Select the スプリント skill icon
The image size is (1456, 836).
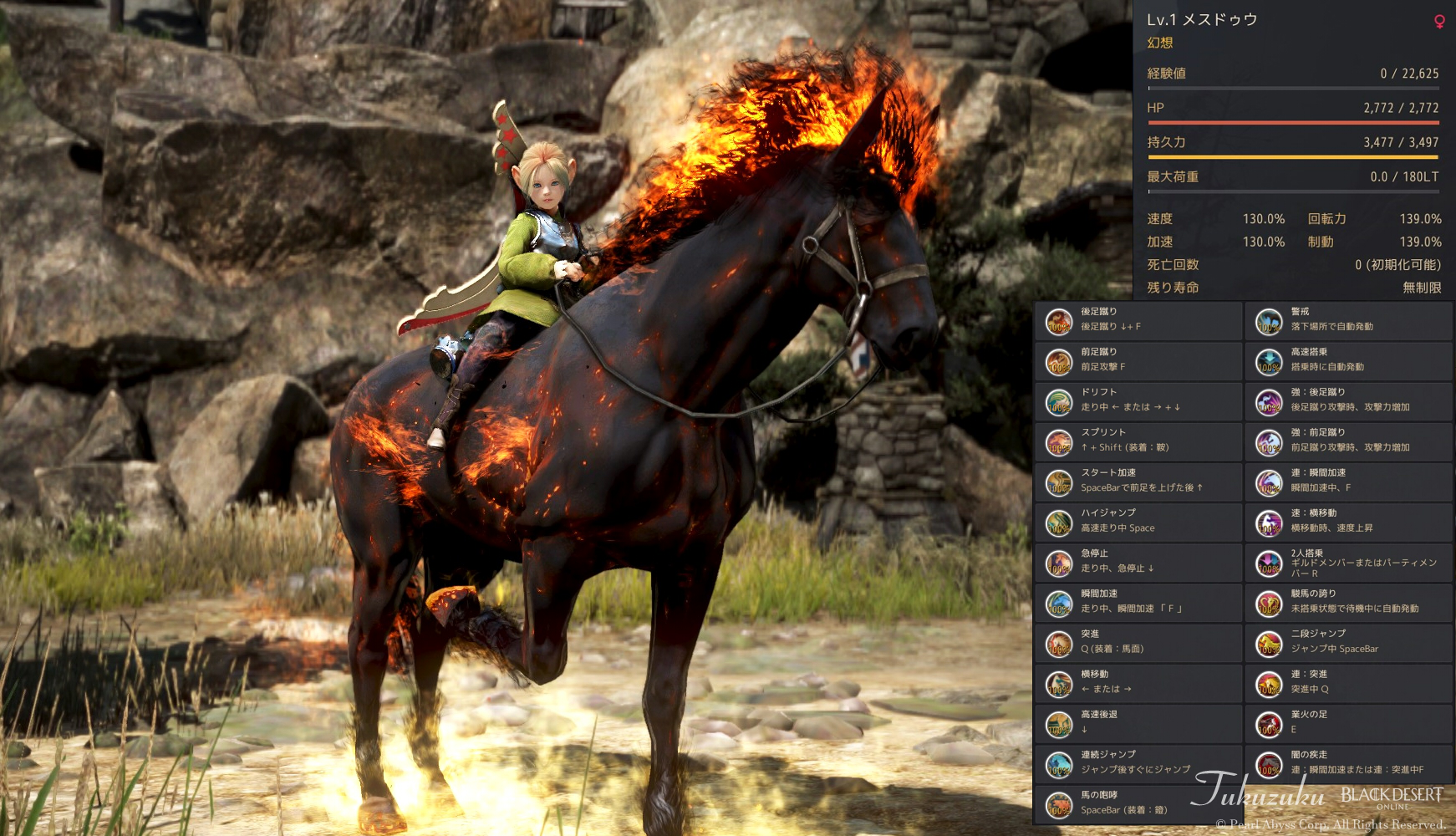pos(1059,441)
